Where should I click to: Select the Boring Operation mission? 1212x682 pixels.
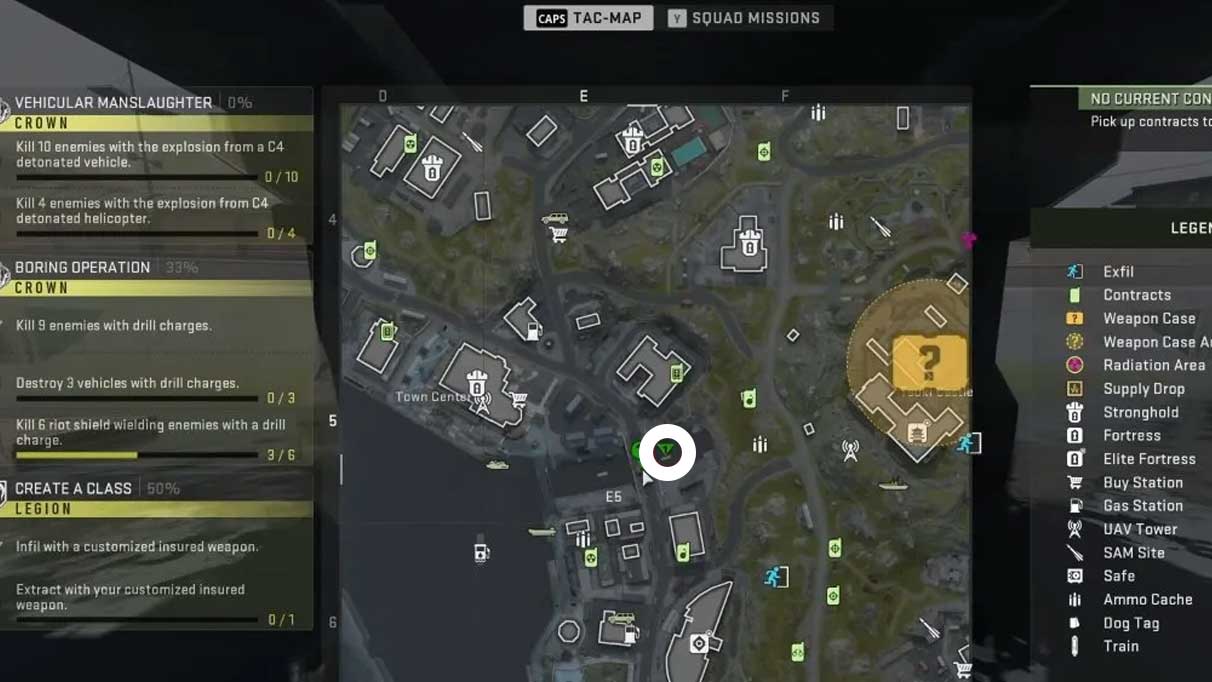83,267
